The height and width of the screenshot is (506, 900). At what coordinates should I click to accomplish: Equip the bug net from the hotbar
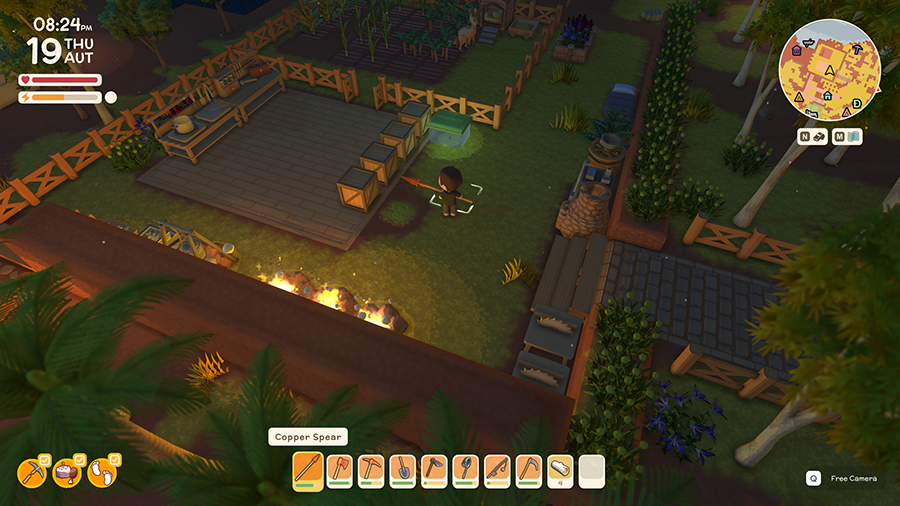click(463, 469)
